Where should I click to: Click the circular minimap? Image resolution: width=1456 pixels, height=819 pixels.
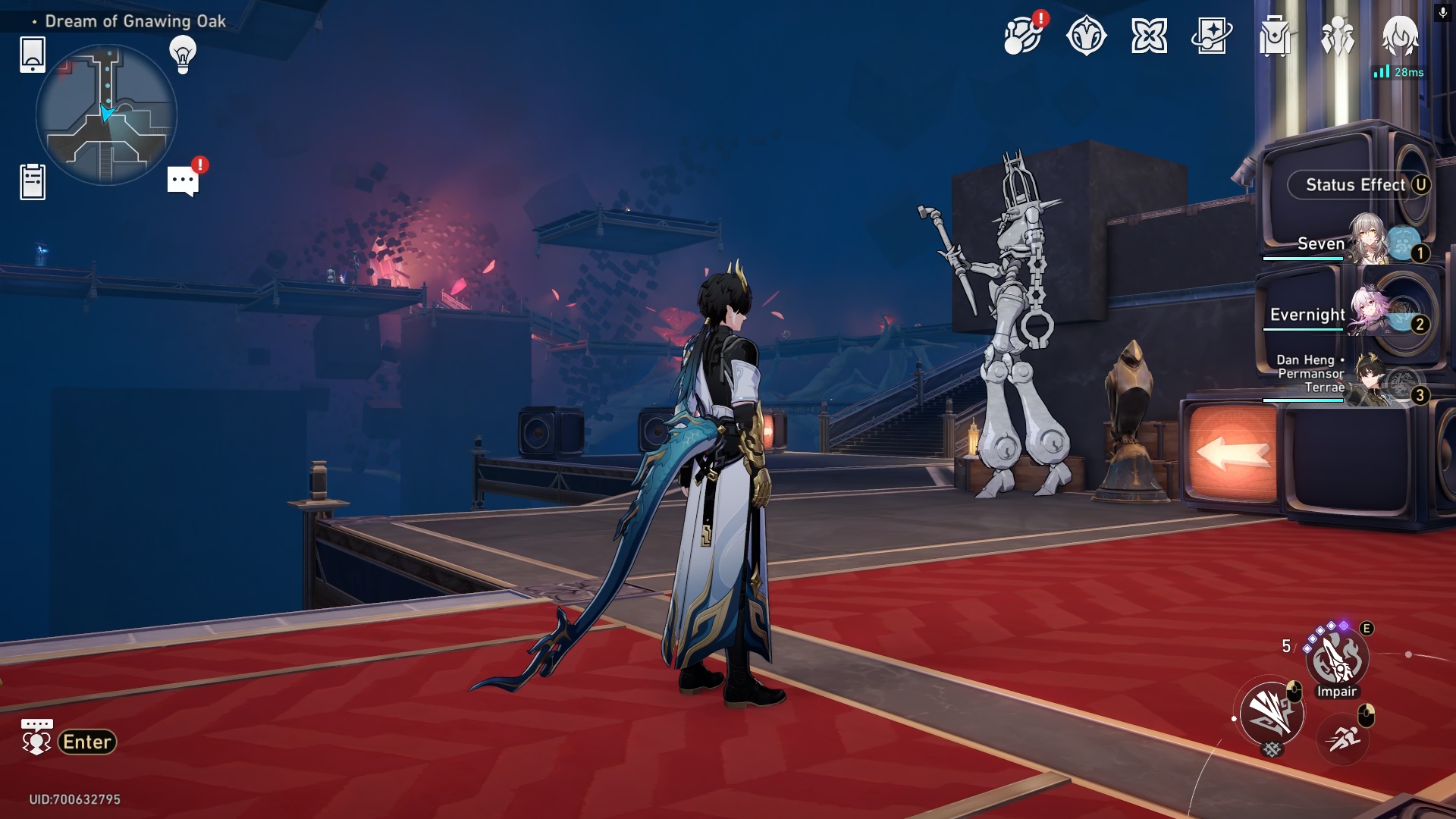pyautogui.click(x=106, y=115)
